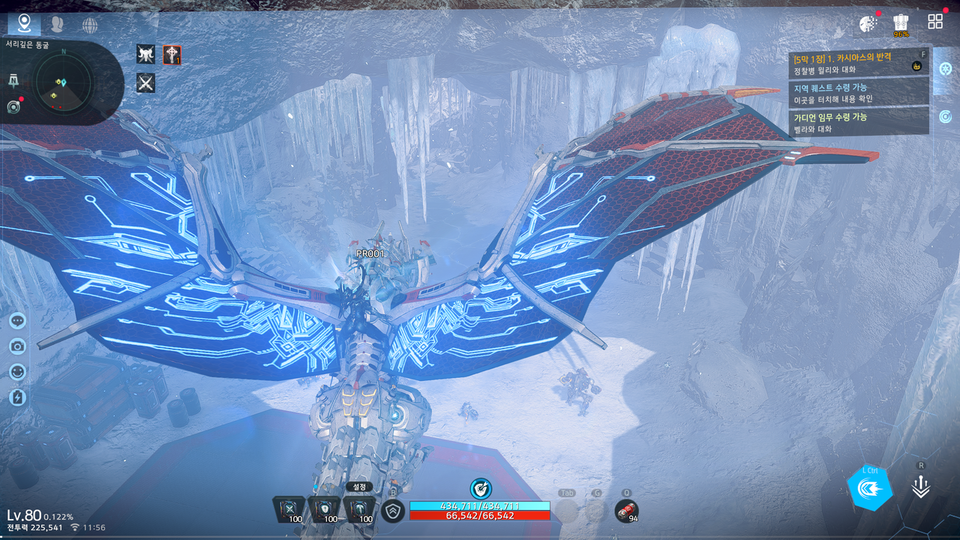This screenshot has width=960, height=540.
Task: Select the location pin tab
Action: point(24,23)
